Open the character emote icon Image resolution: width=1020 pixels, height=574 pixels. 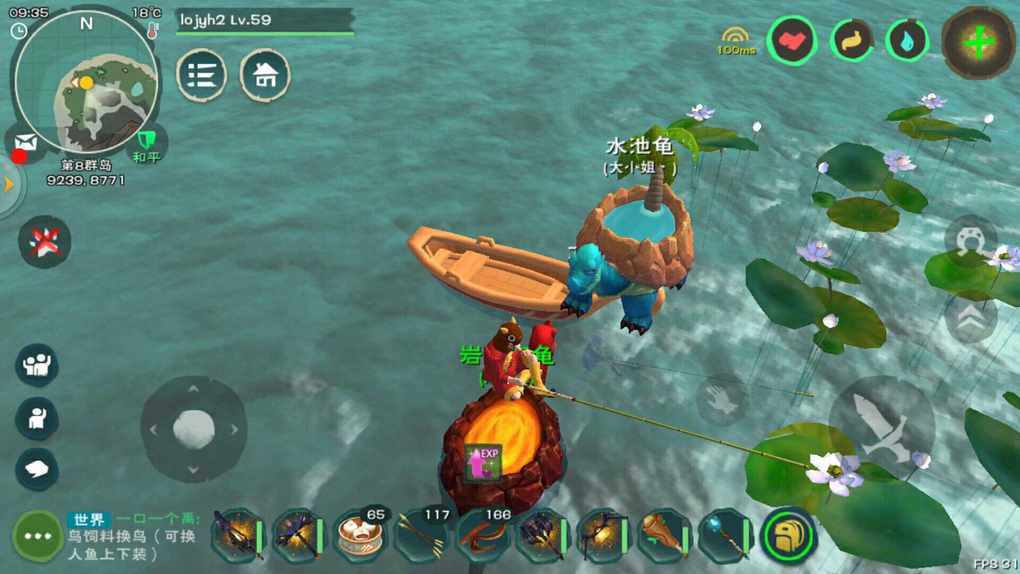(x=37, y=418)
